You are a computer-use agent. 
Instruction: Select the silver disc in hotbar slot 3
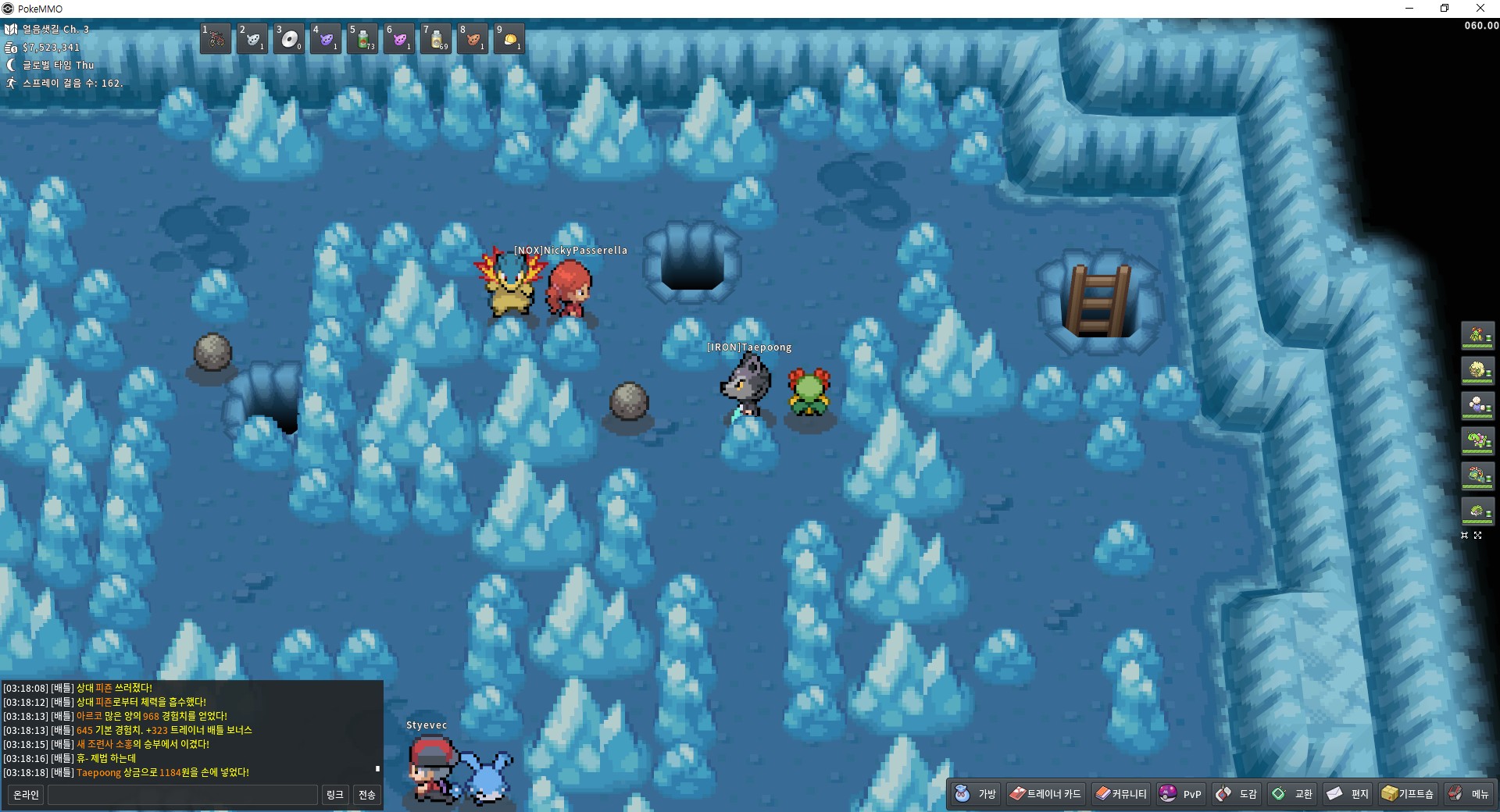pos(289,38)
